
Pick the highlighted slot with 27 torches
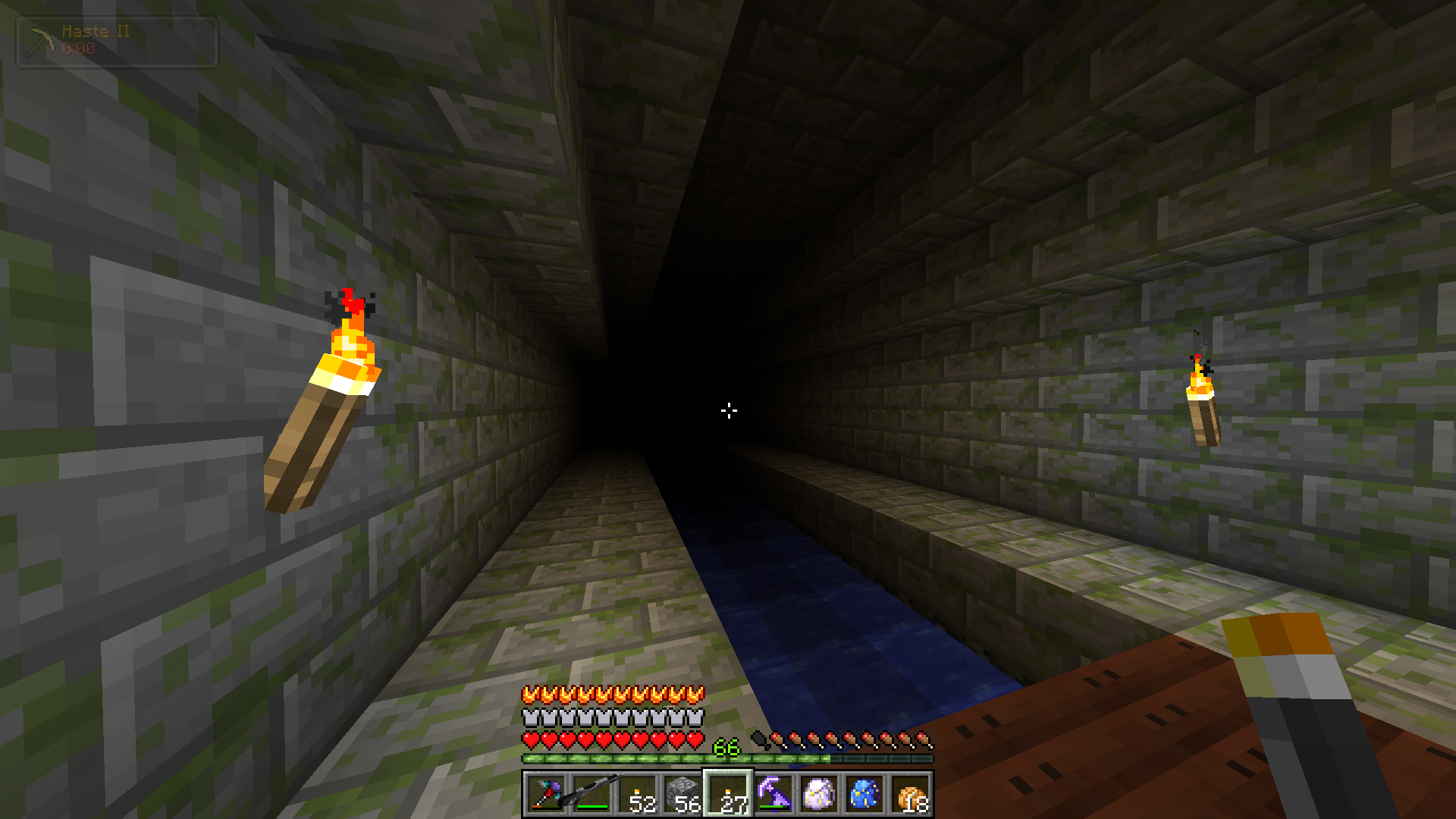728,794
